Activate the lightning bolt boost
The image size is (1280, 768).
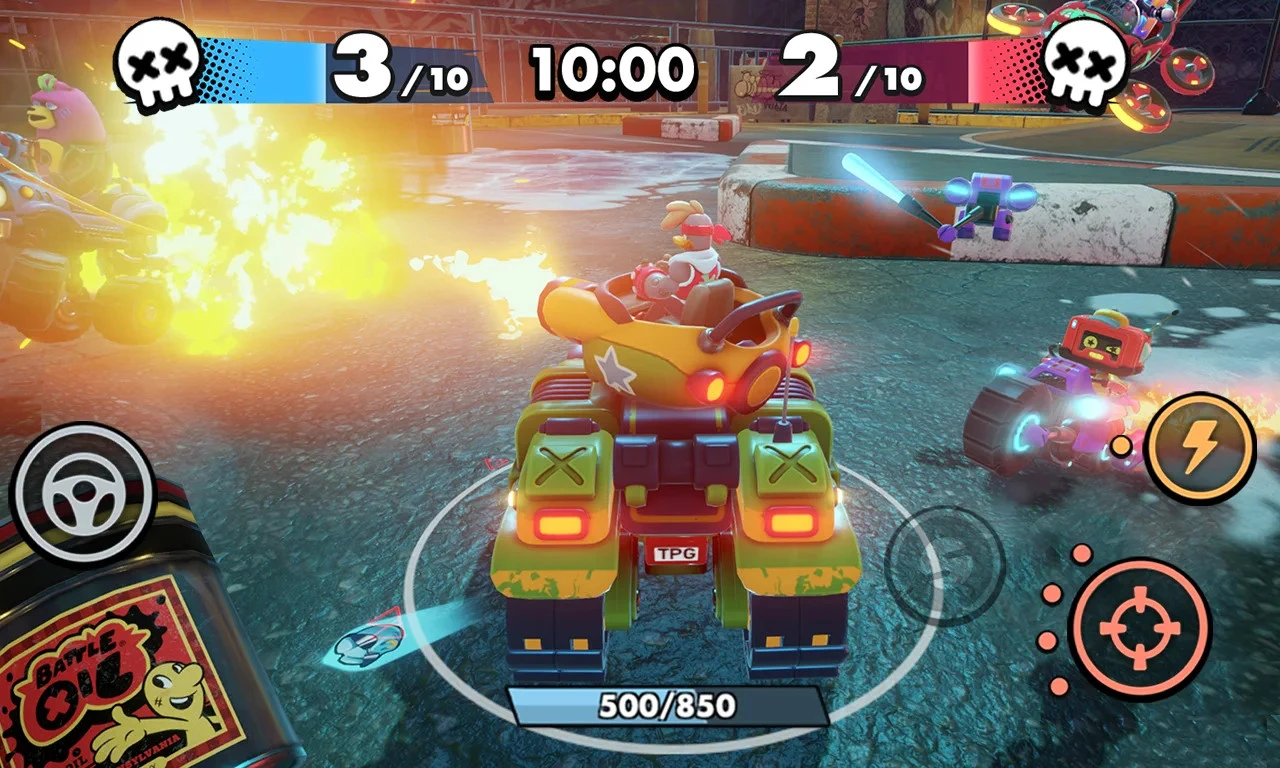point(1200,447)
